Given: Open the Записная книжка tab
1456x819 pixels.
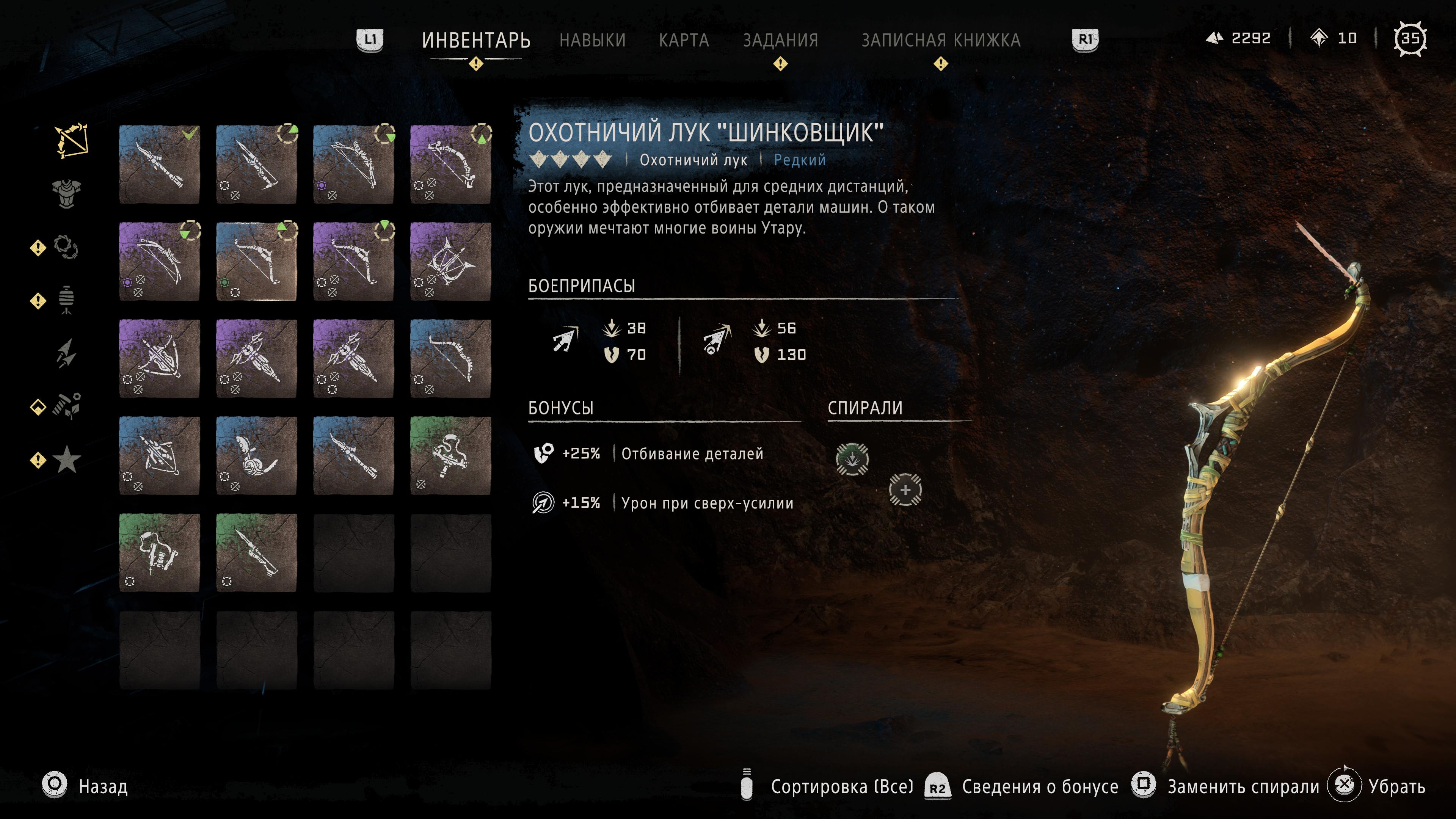Looking at the screenshot, I should pos(940,40).
